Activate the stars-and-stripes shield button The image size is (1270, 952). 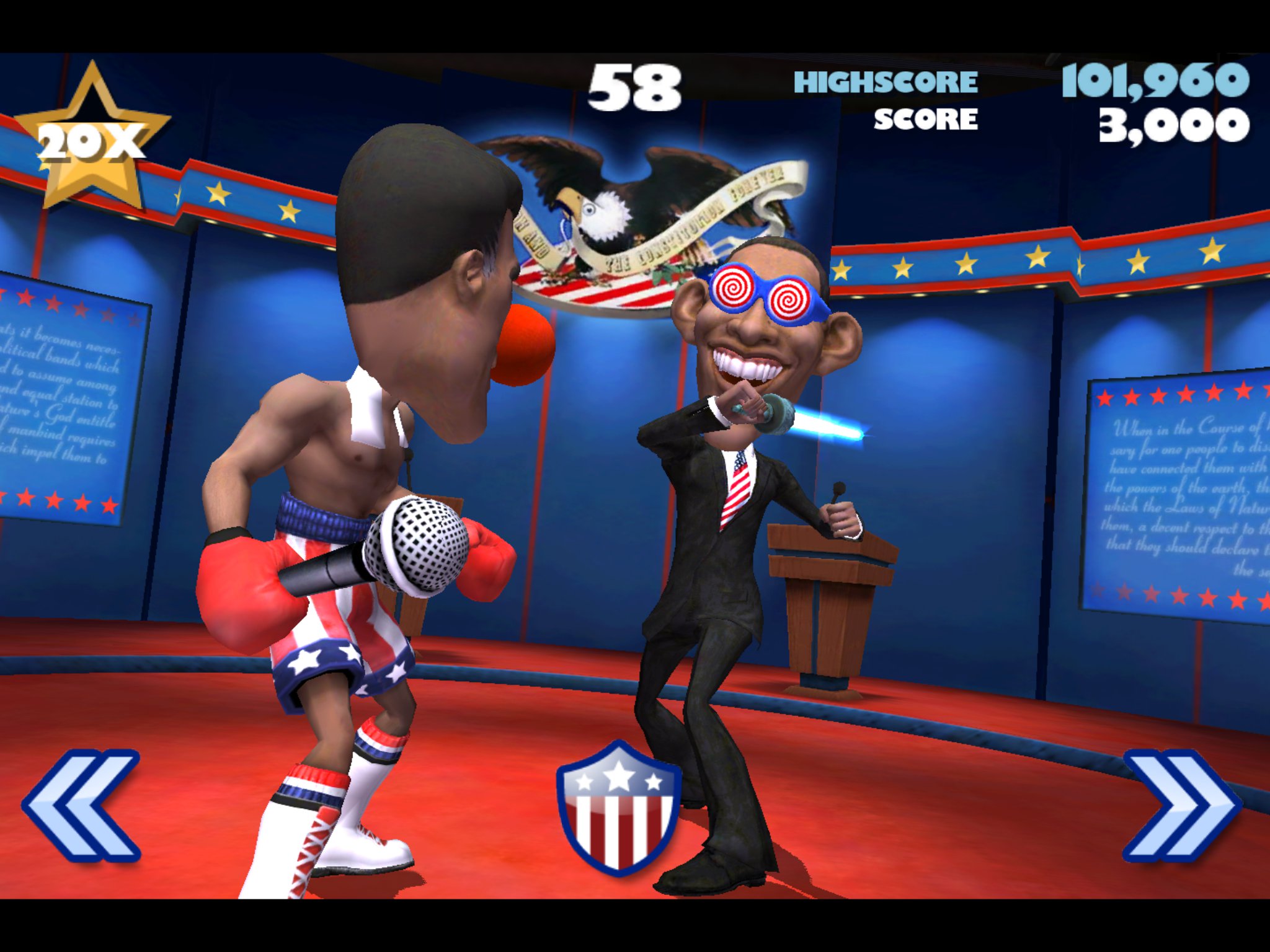tap(618, 807)
